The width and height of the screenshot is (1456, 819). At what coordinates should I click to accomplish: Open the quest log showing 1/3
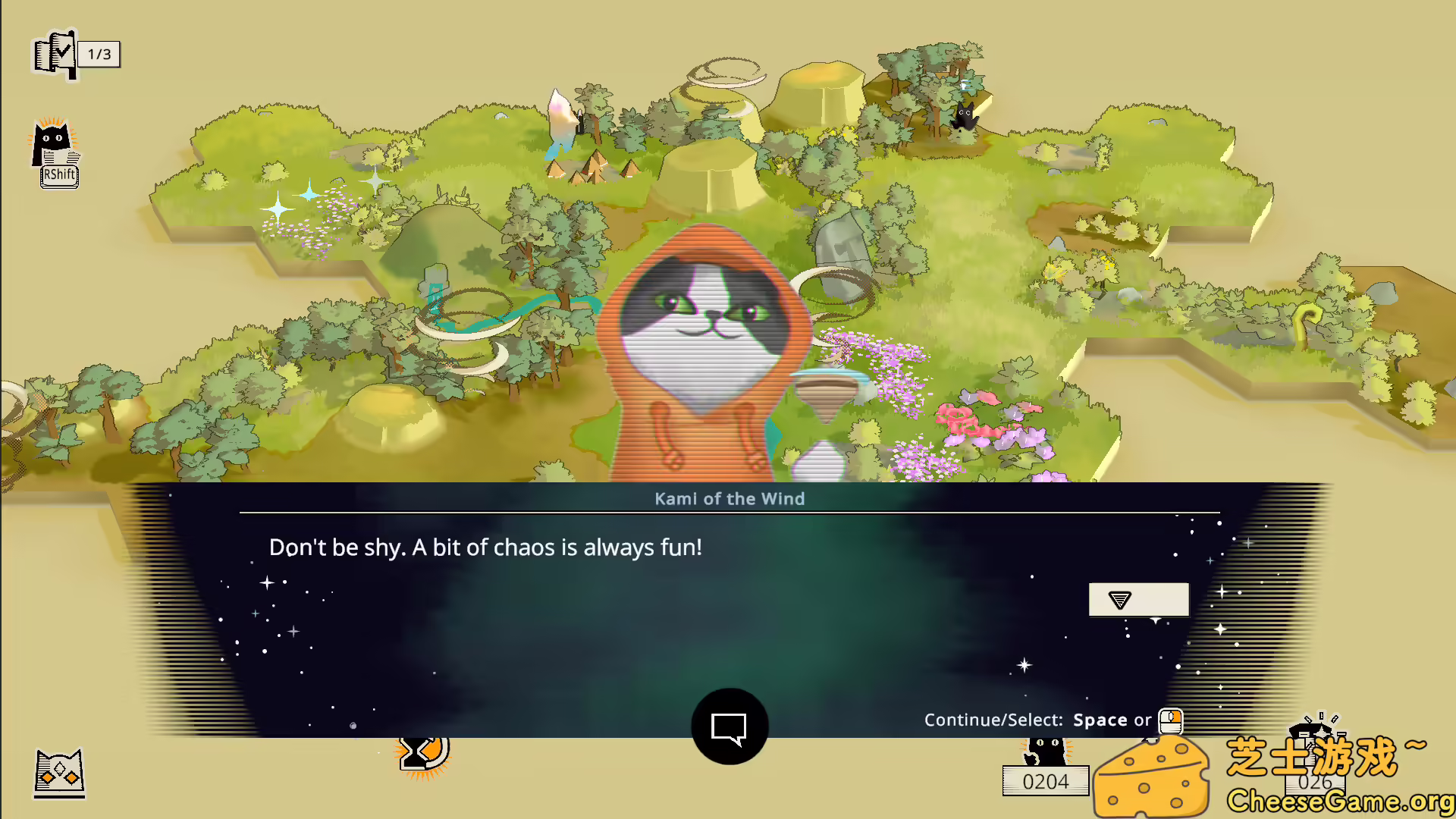click(55, 51)
